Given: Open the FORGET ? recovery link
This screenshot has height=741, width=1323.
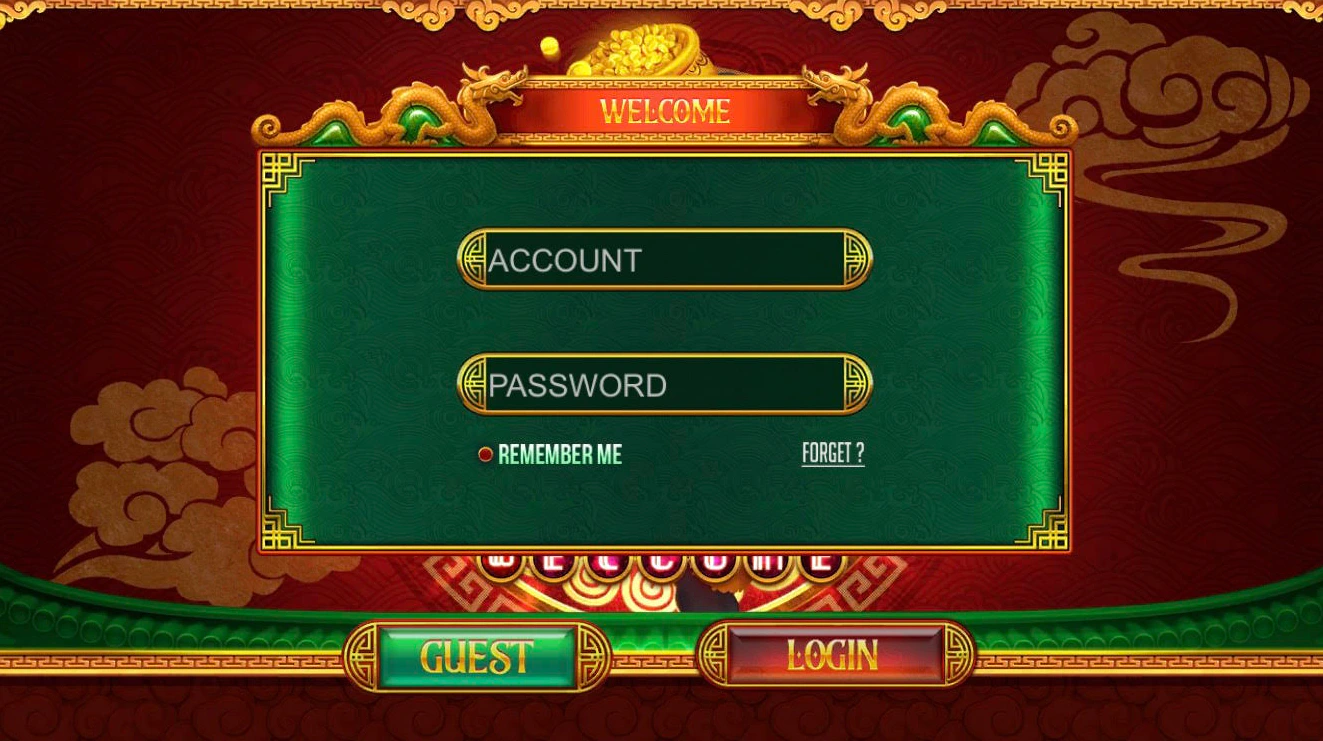Looking at the screenshot, I should pyautogui.click(x=832, y=453).
